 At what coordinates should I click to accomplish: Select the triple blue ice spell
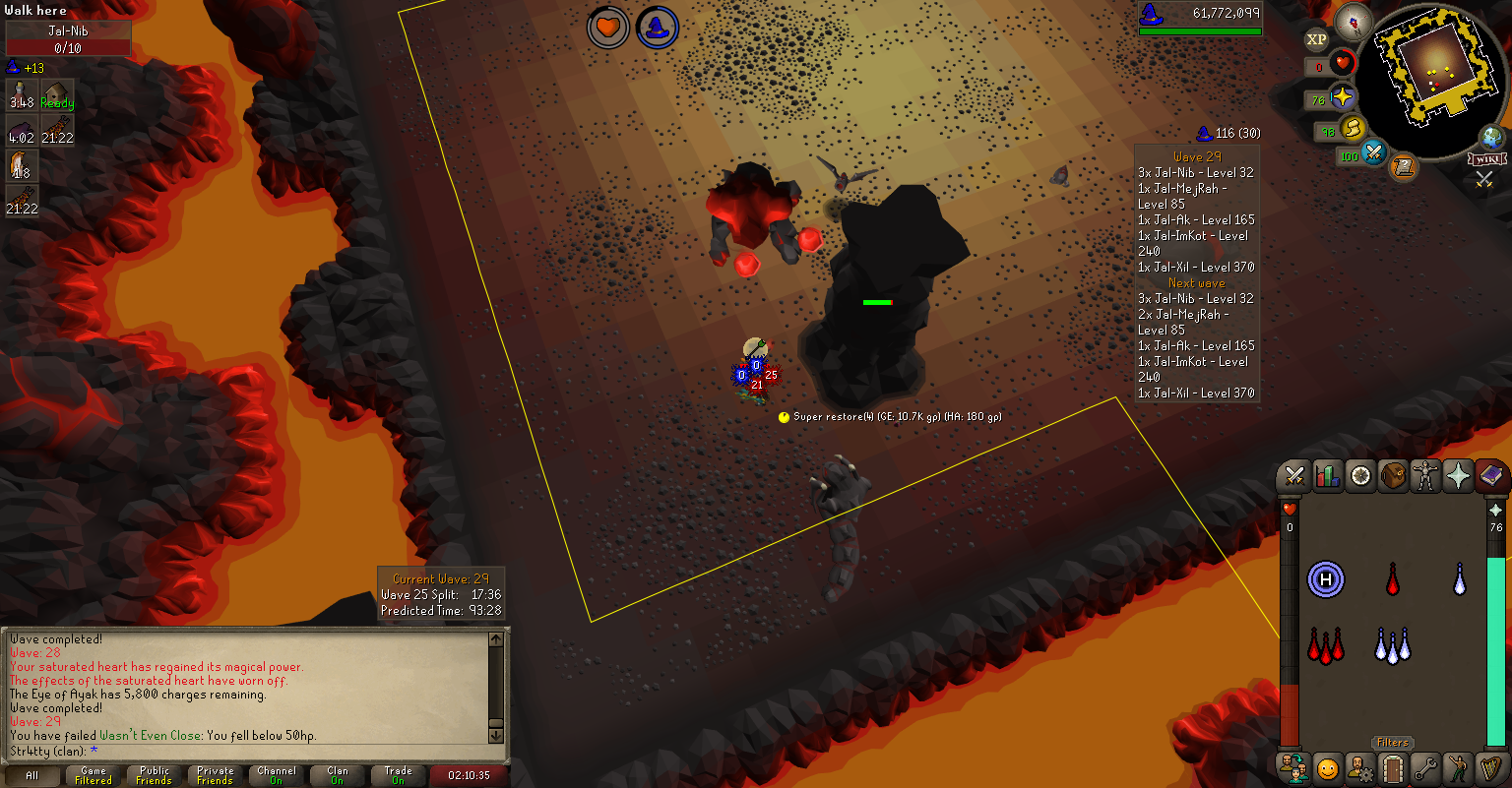click(x=1392, y=645)
